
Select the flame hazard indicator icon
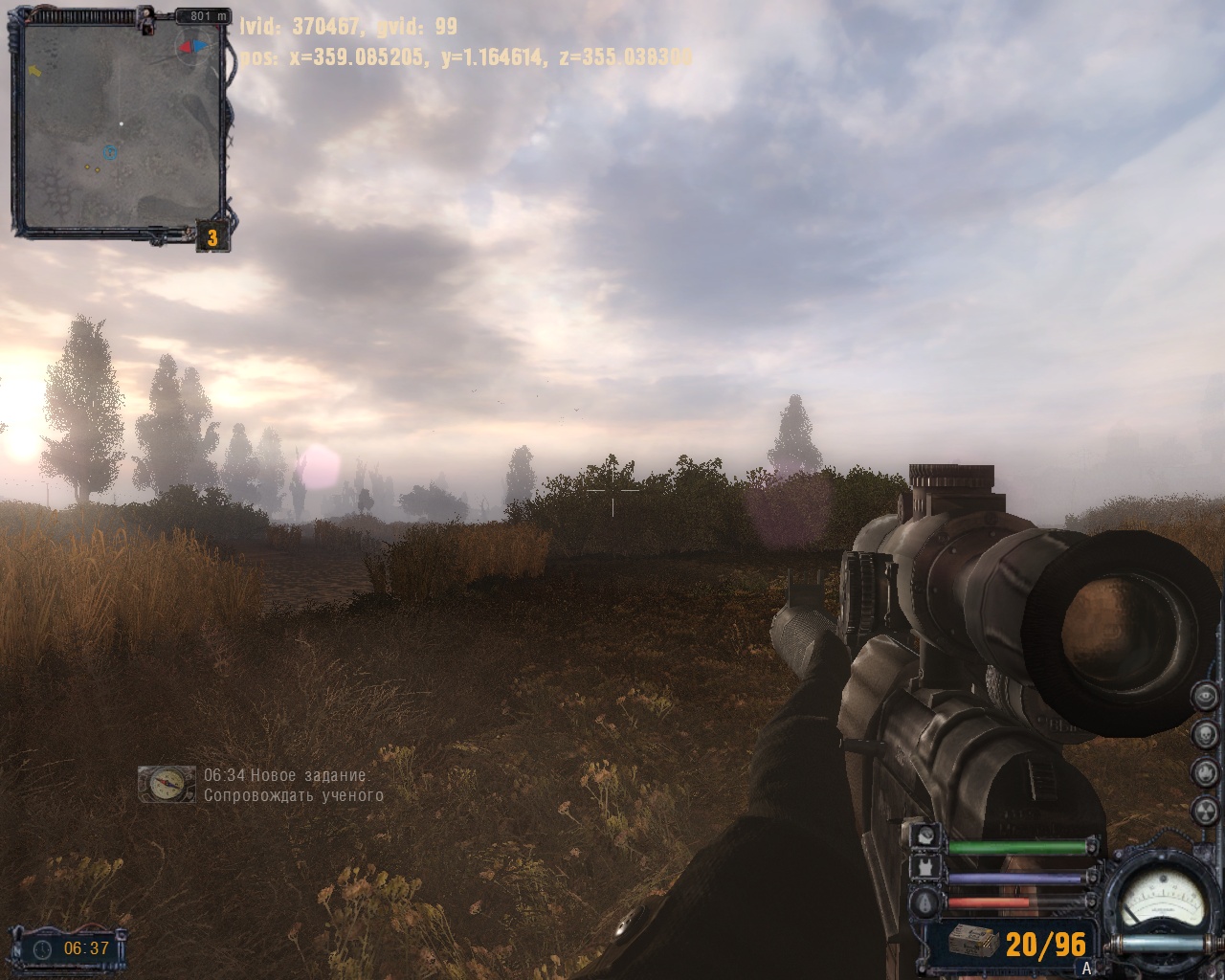point(1203,771)
